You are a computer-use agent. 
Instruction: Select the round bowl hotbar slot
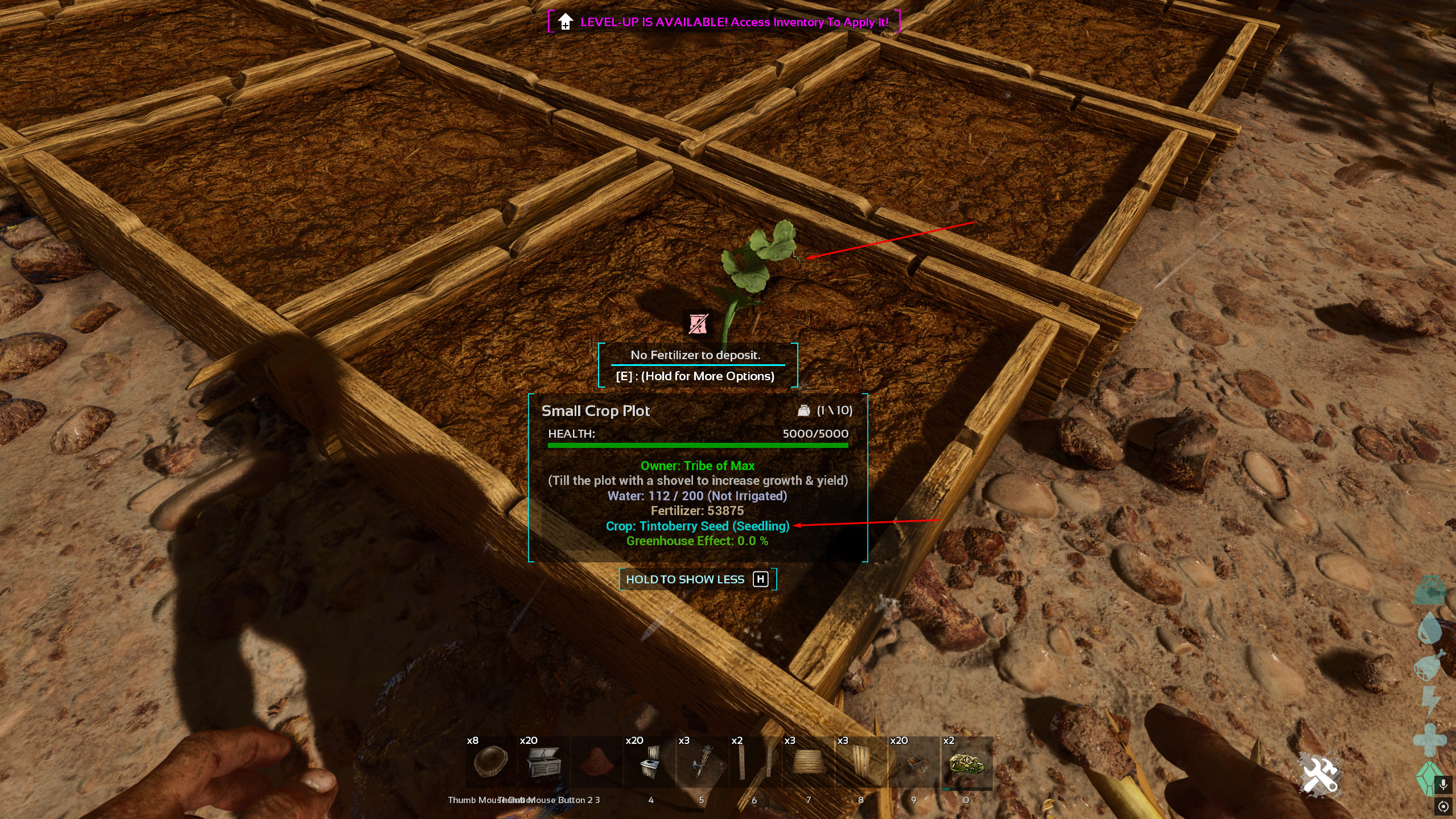click(490, 763)
